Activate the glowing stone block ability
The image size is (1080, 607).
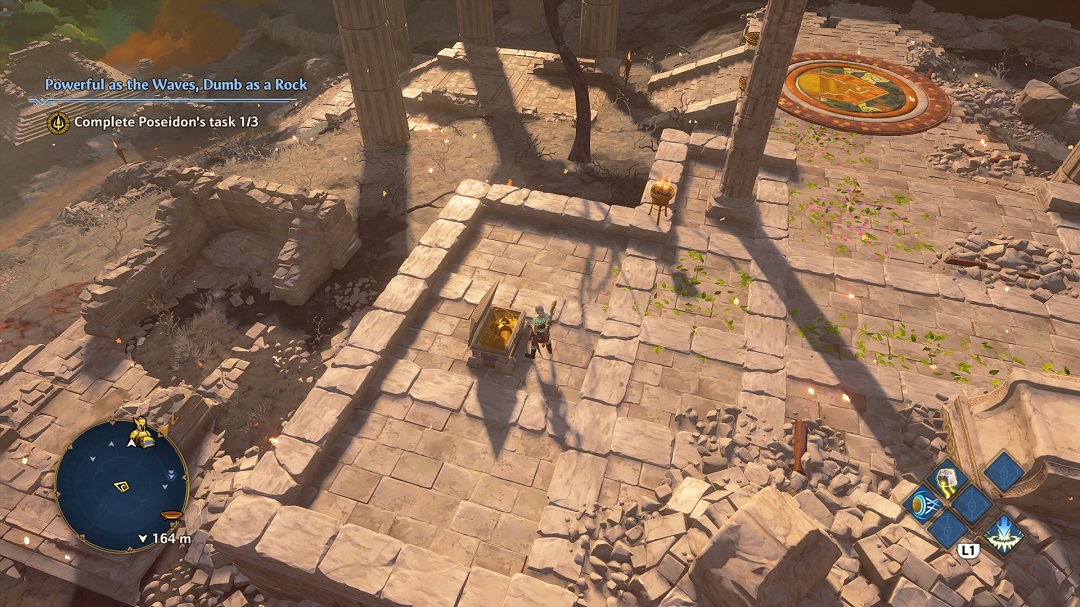(947, 479)
